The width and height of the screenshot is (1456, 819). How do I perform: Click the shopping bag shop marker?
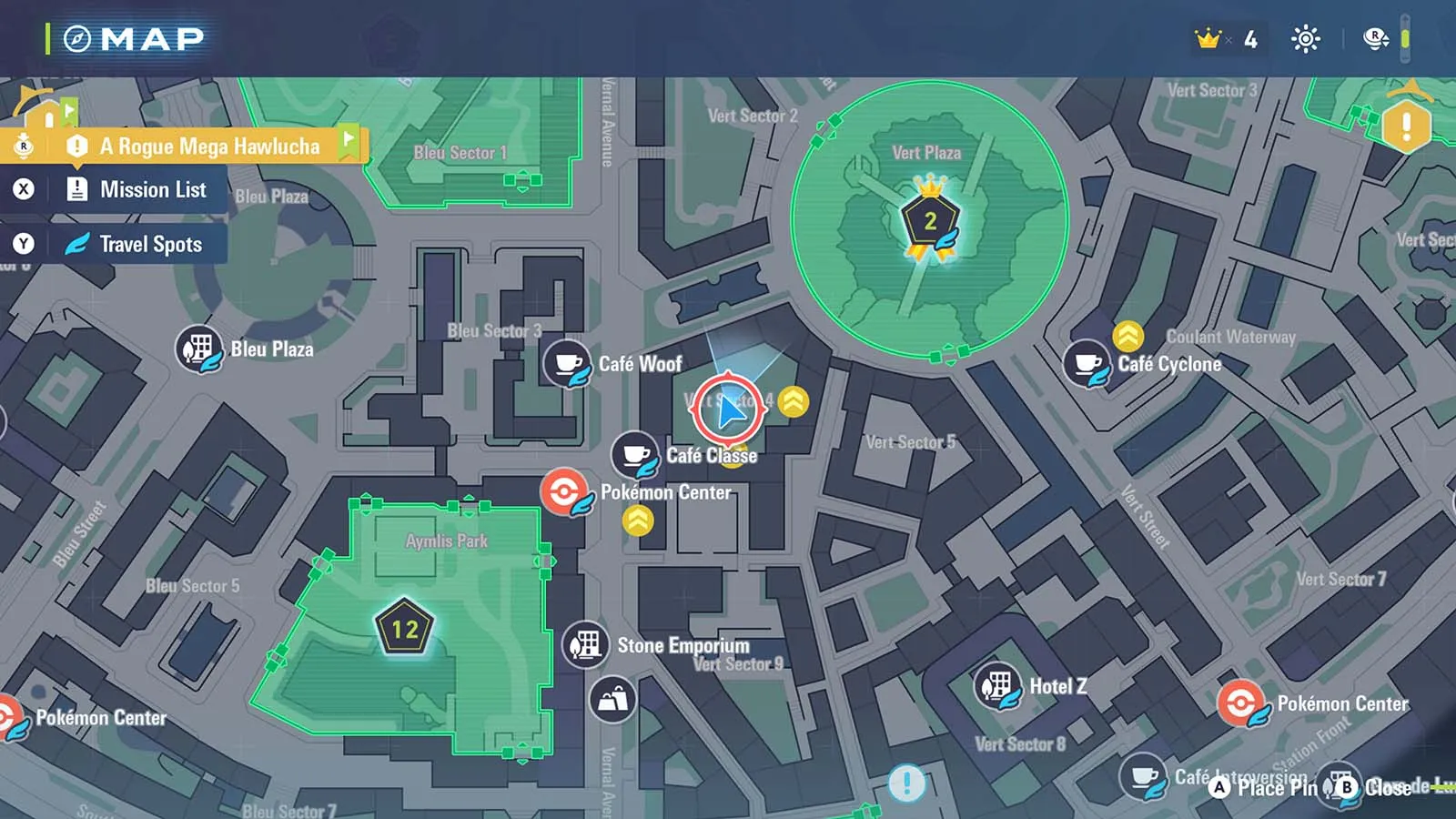coord(612,700)
